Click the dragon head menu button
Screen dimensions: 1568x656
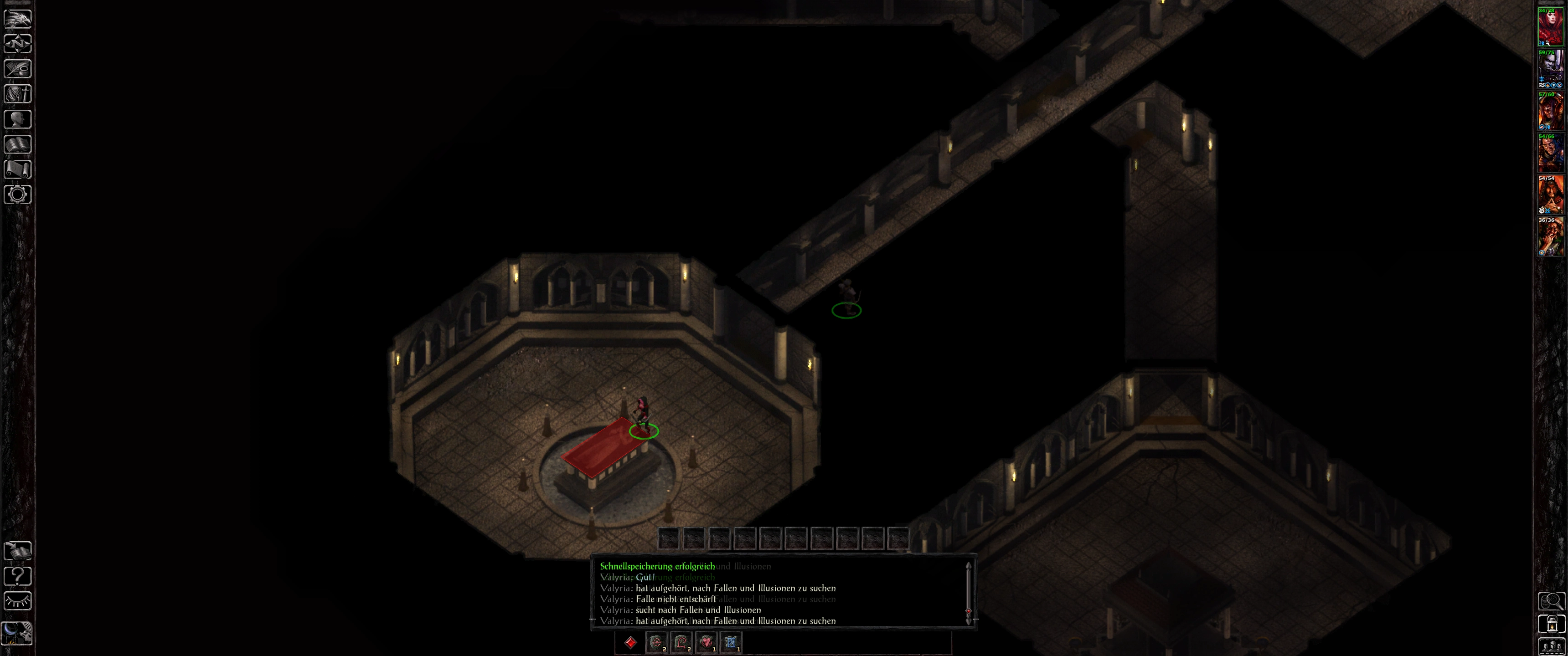[x=18, y=18]
